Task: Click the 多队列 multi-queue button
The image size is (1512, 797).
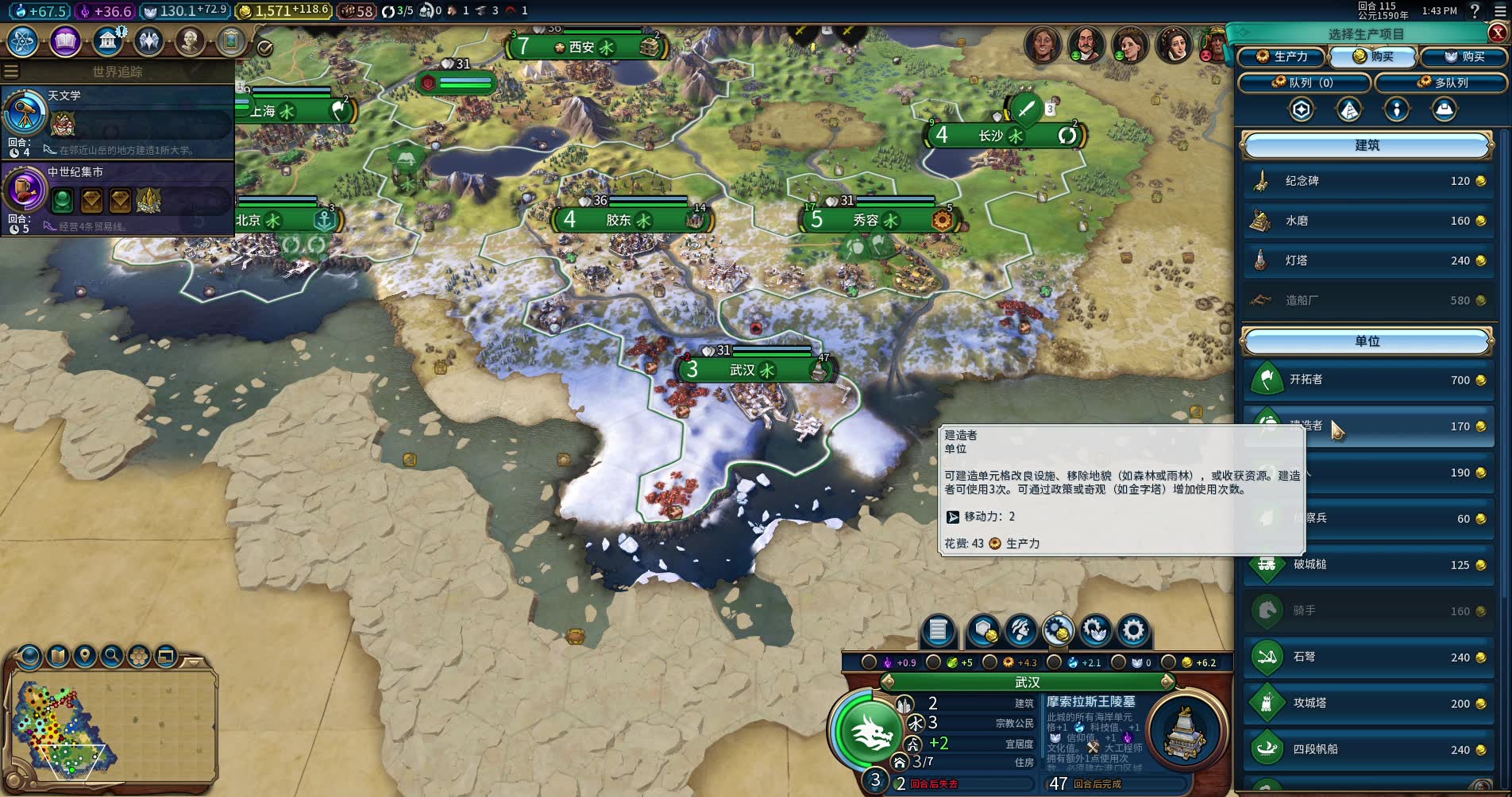Action: (1441, 83)
